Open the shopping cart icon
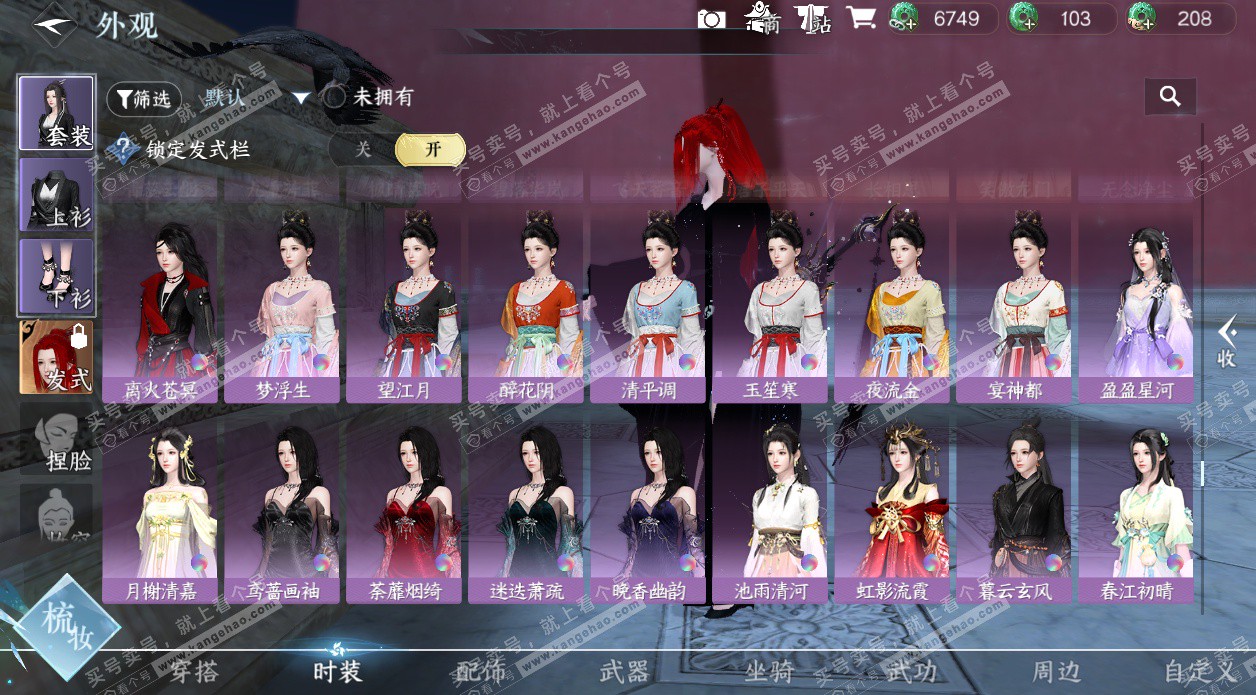1256x695 pixels. click(x=860, y=18)
